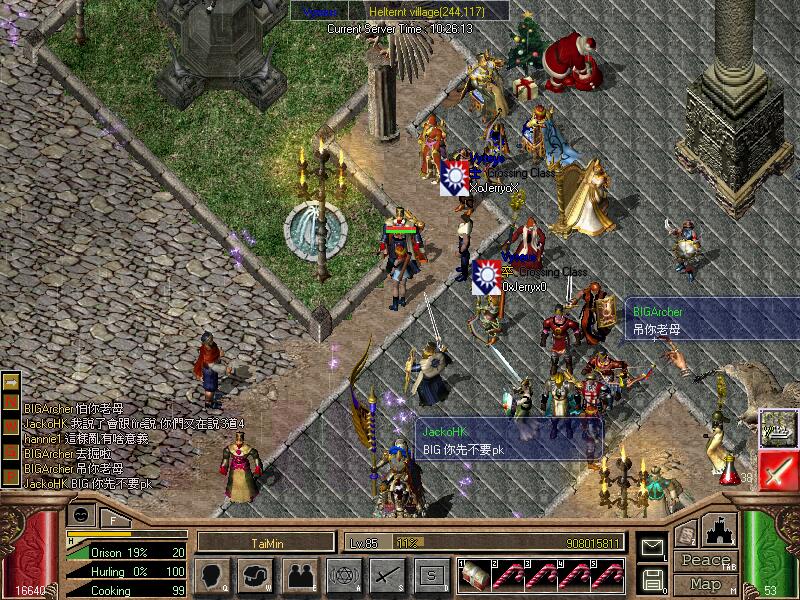Click the S button on the bar
The width and height of the screenshot is (800, 600).
(431, 574)
